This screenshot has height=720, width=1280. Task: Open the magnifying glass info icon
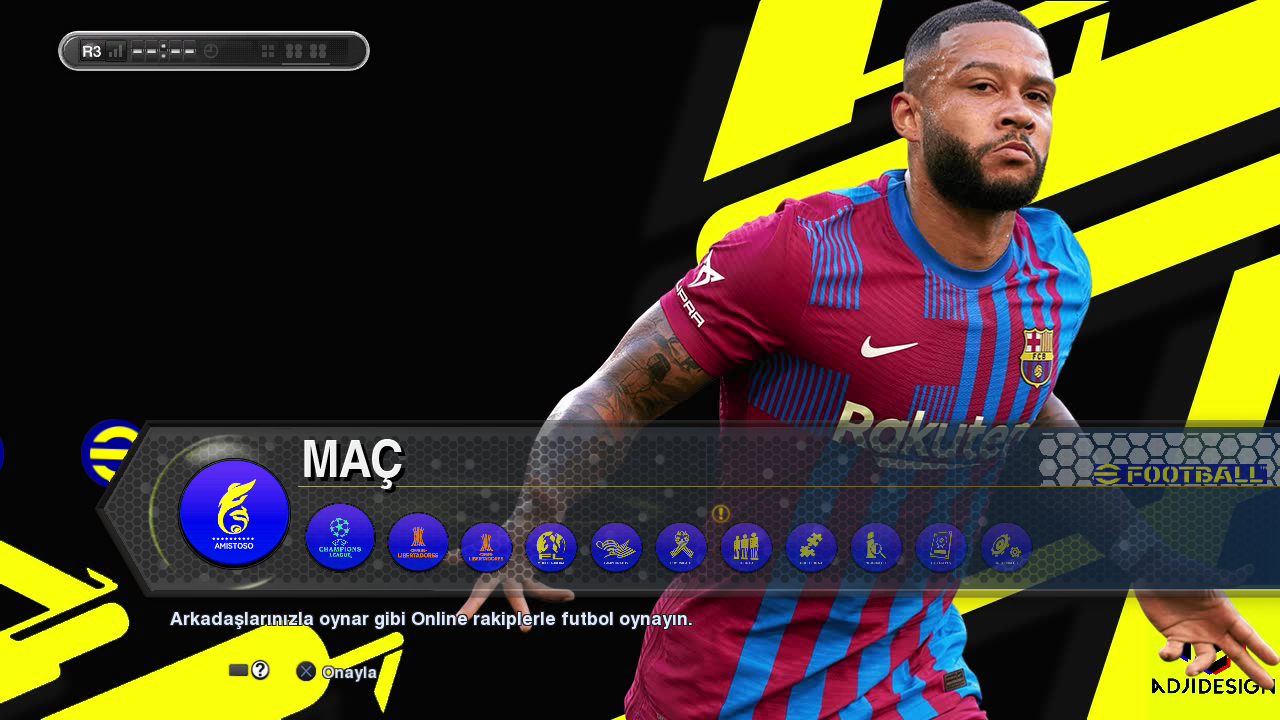coord(876,548)
